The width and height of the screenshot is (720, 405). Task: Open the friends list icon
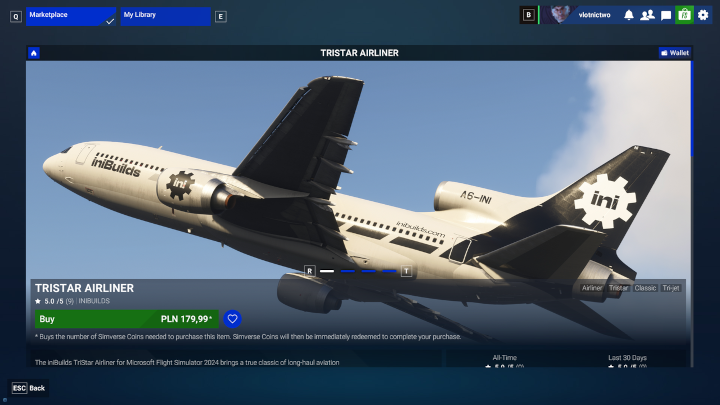(647, 15)
